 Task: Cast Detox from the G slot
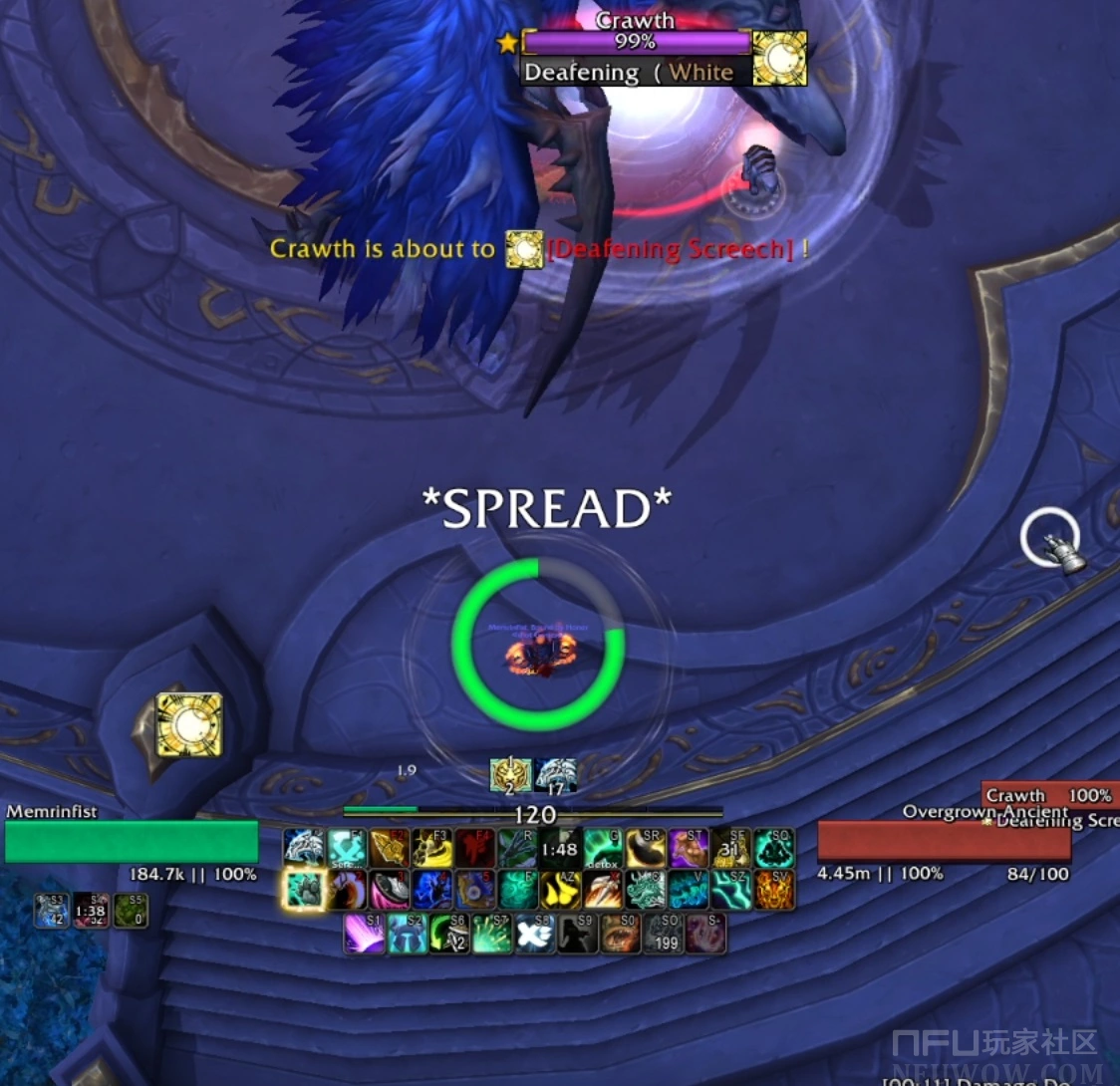pos(603,848)
